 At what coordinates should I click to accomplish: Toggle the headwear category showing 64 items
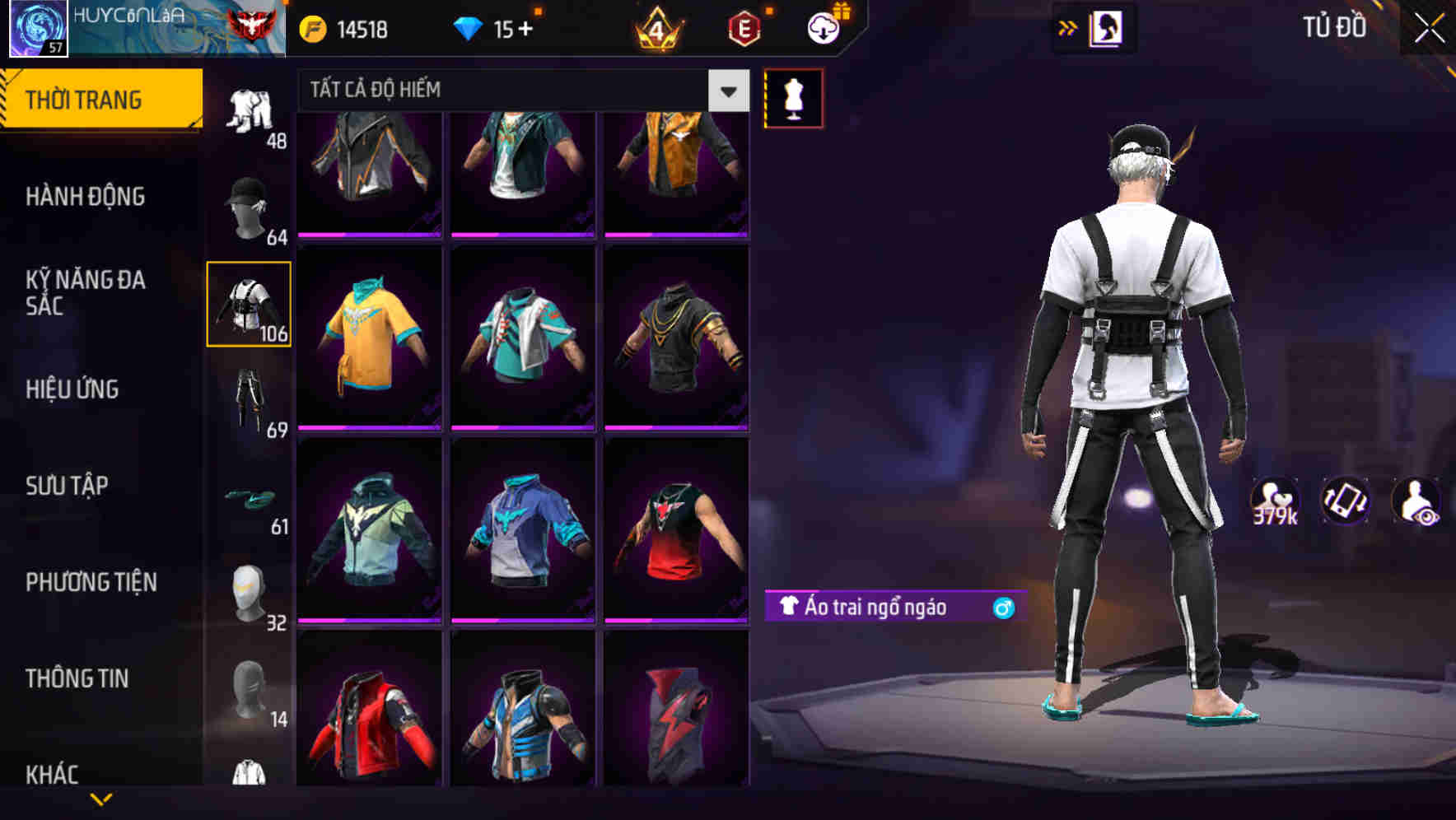(x=248, y=202)
